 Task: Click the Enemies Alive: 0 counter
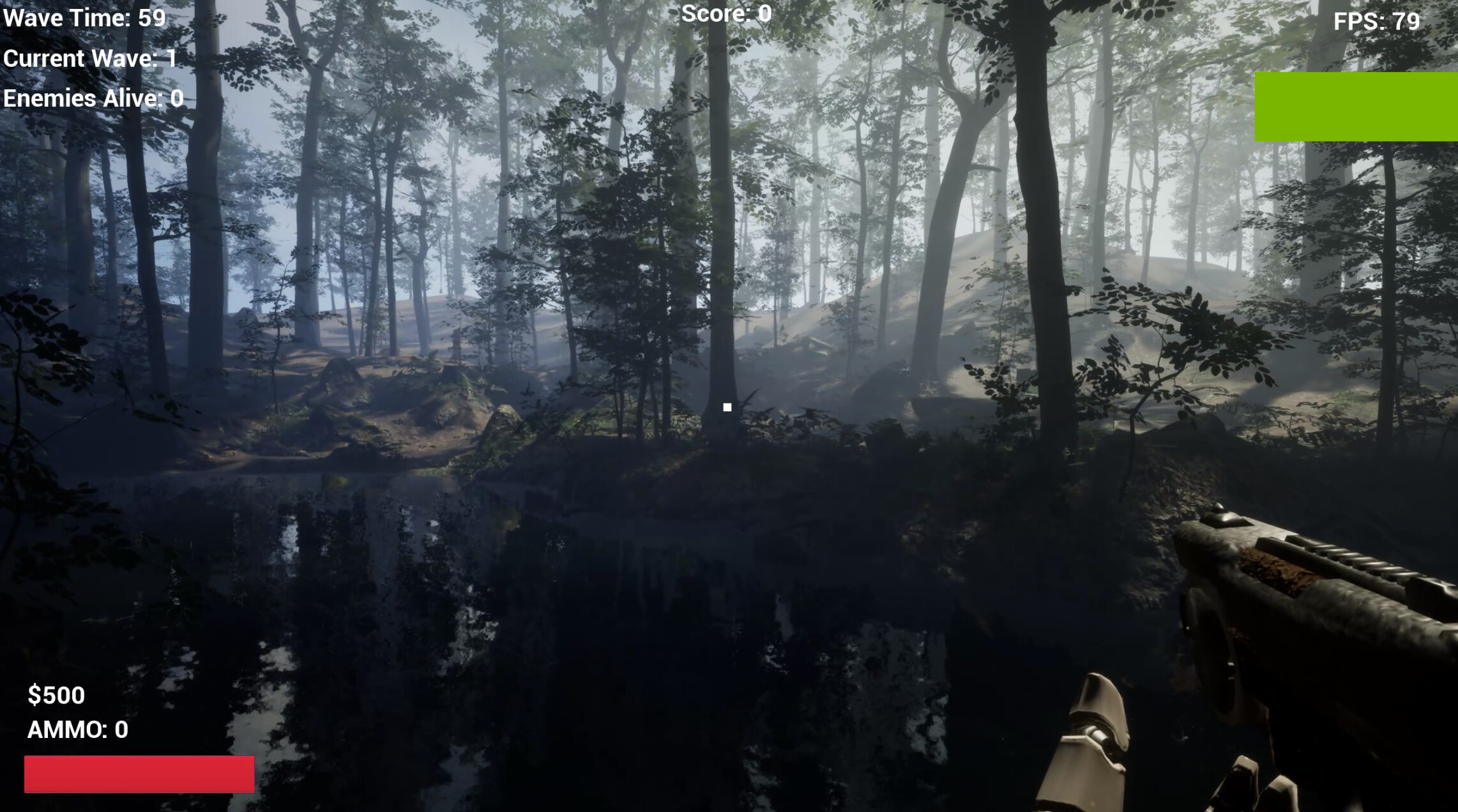[93, 98]
